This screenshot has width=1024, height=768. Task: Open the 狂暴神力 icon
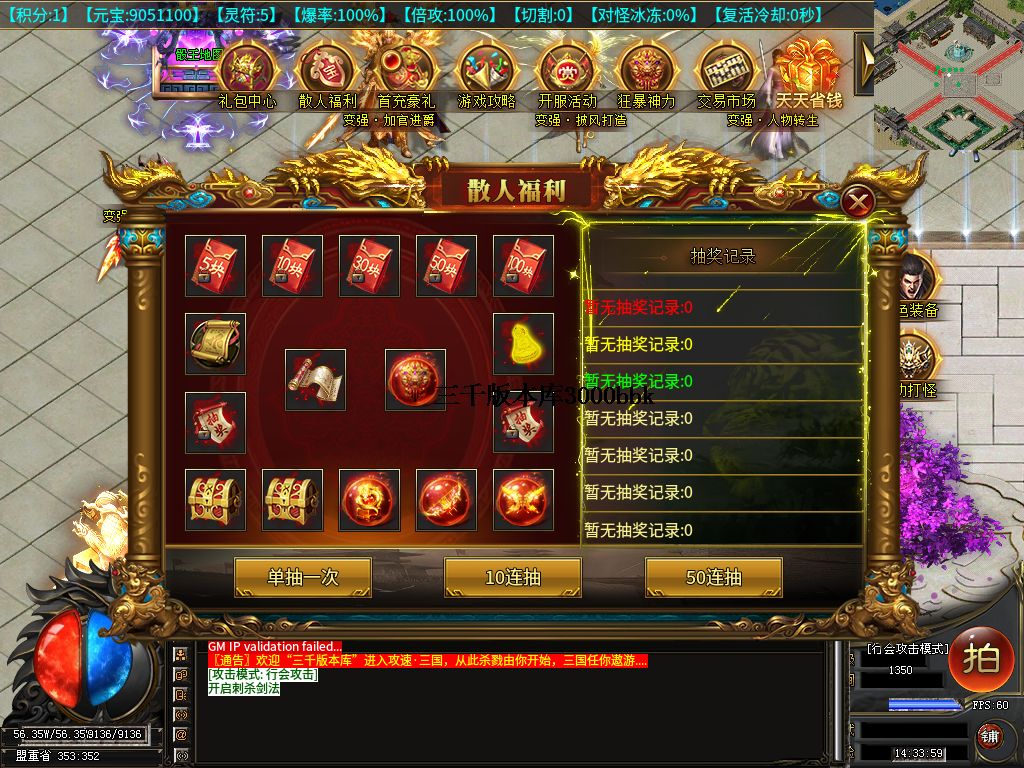pos(647,69)
